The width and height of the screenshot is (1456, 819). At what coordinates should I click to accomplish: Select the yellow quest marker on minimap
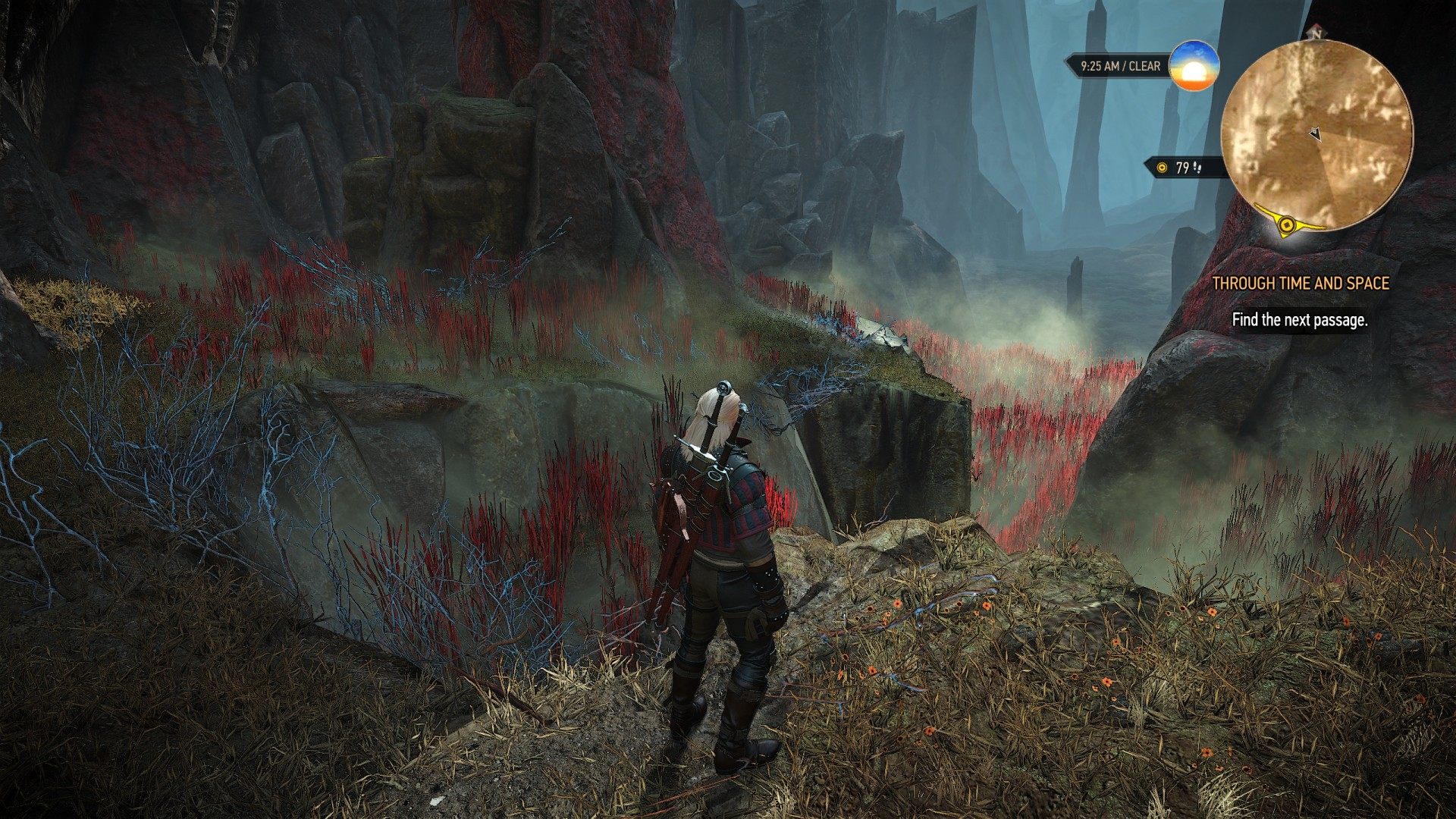(x=1286, y=224)
